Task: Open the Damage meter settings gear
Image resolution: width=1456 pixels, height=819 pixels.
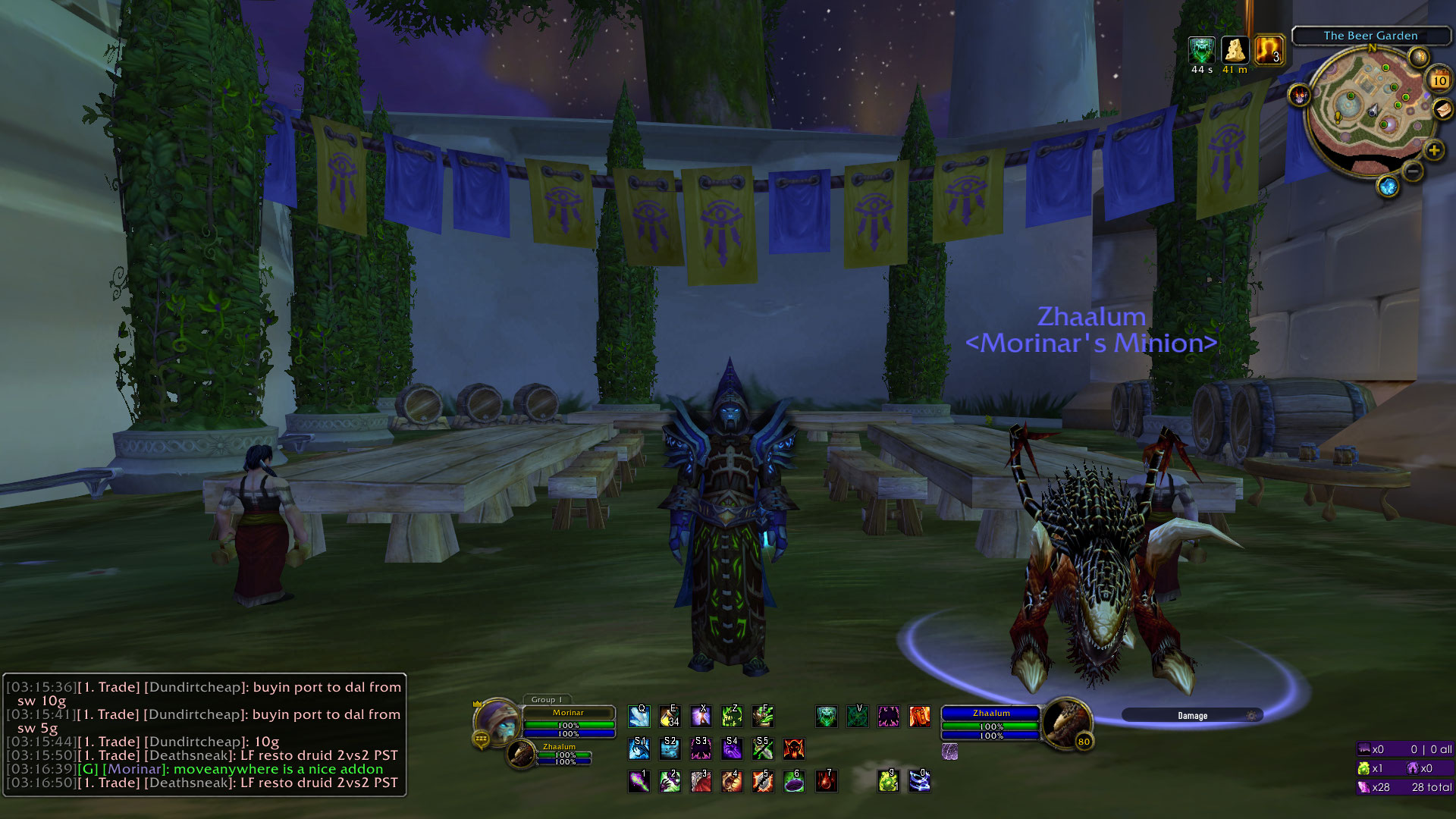Action: coord(1251,716)
